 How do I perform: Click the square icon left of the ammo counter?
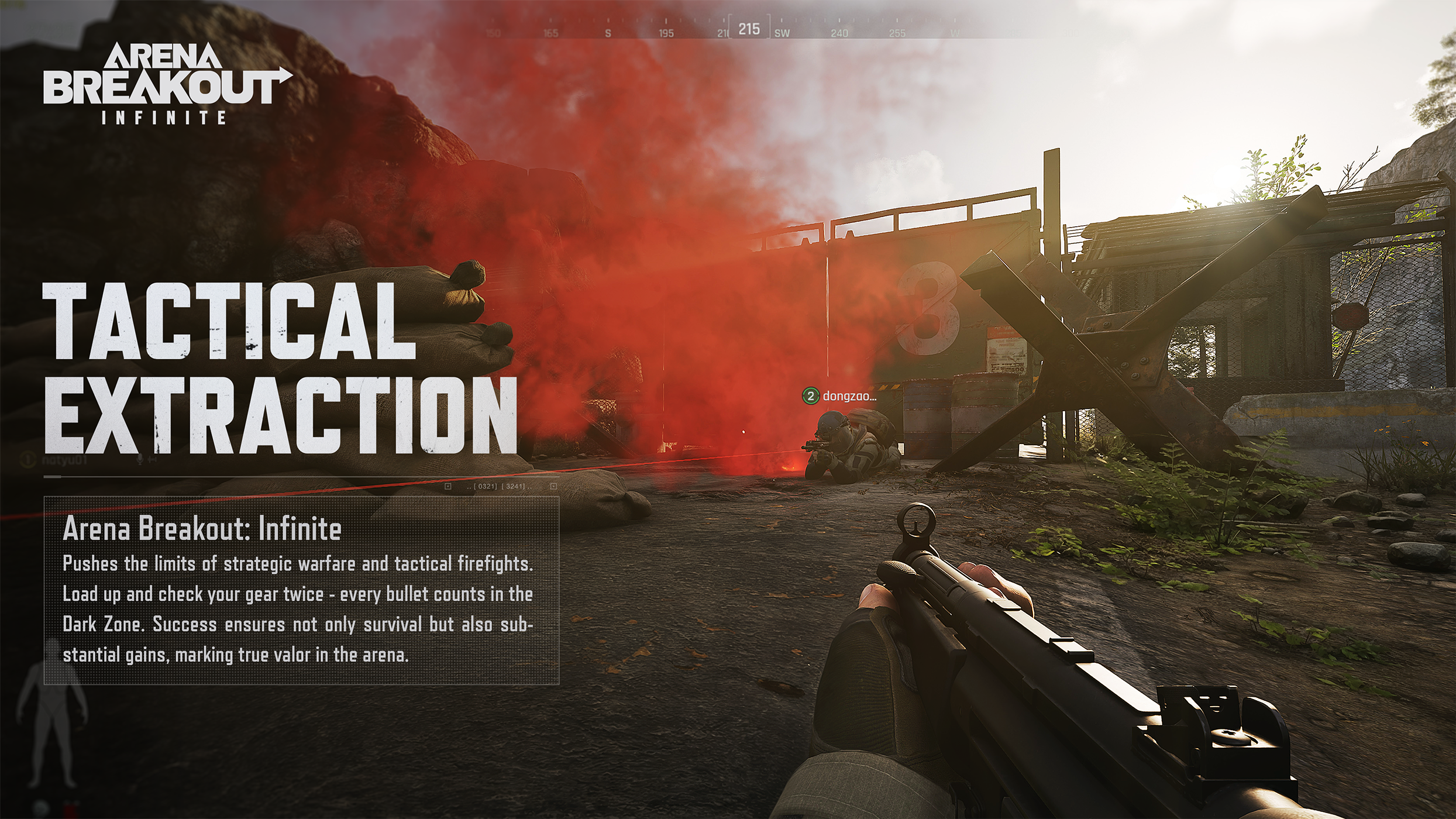pos(448,487)
